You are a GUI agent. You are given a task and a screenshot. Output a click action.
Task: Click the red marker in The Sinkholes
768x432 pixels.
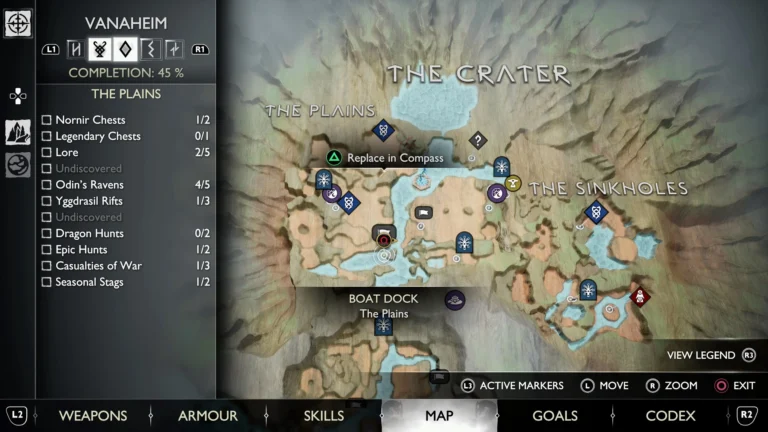coord(640,296)
